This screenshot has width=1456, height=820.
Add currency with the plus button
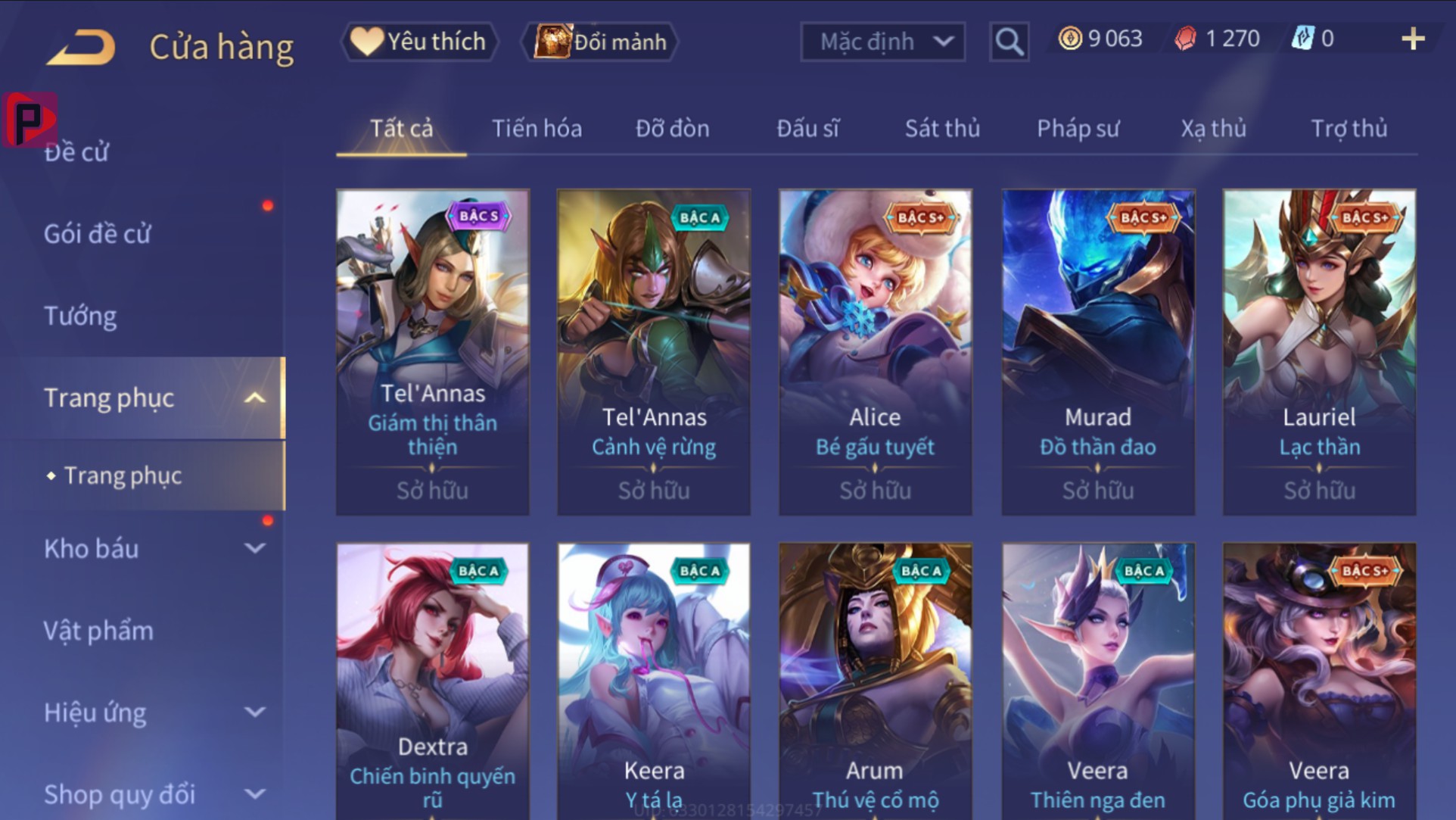1412,39
